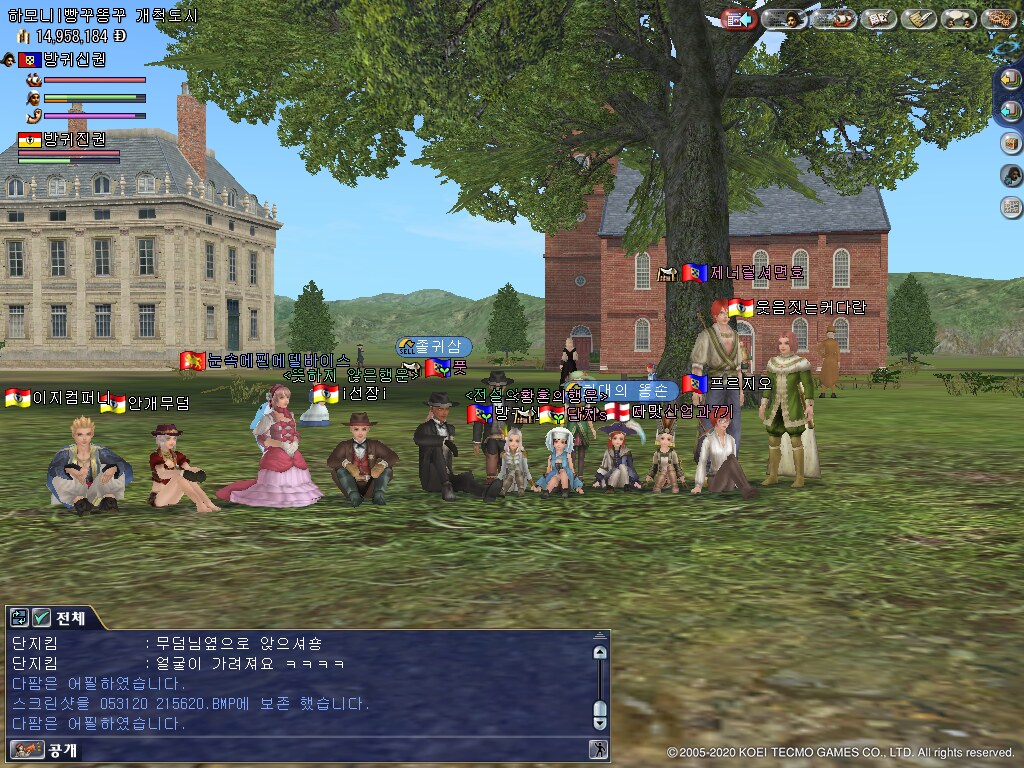Open the character info menu with captain portrait
The height and width of the screenshot is (768, 1024).
pos(785,19)
